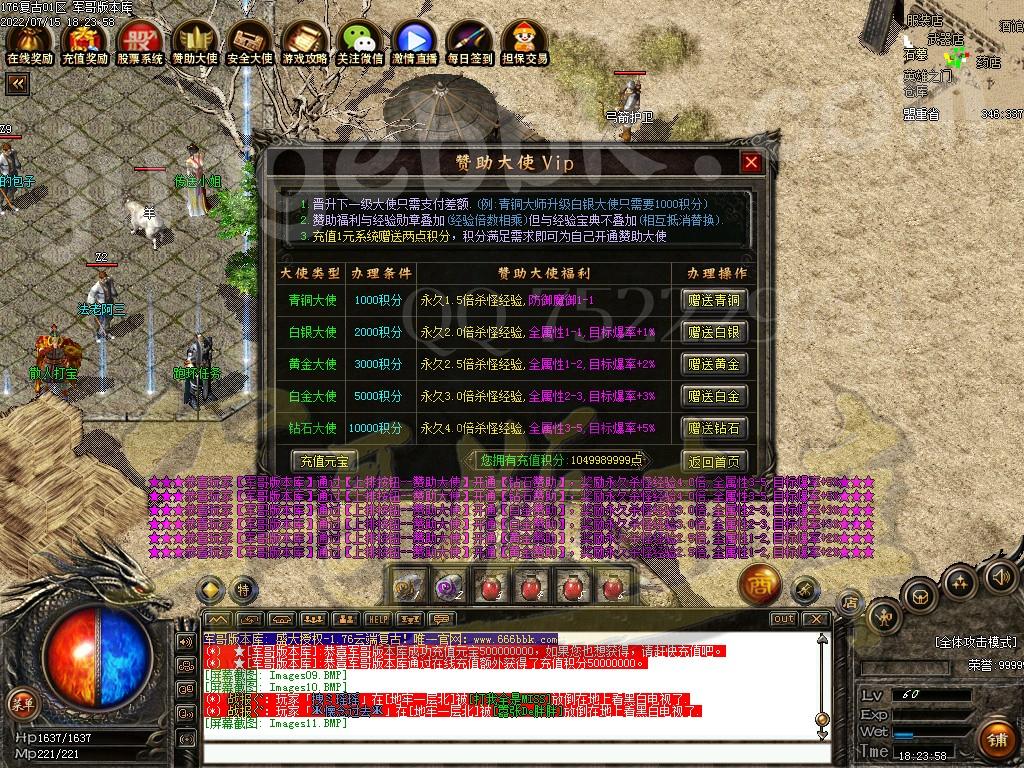Click the 赠送青铜 button
Viewport: 1024px width, 768px height.
[x=714, y=300]
